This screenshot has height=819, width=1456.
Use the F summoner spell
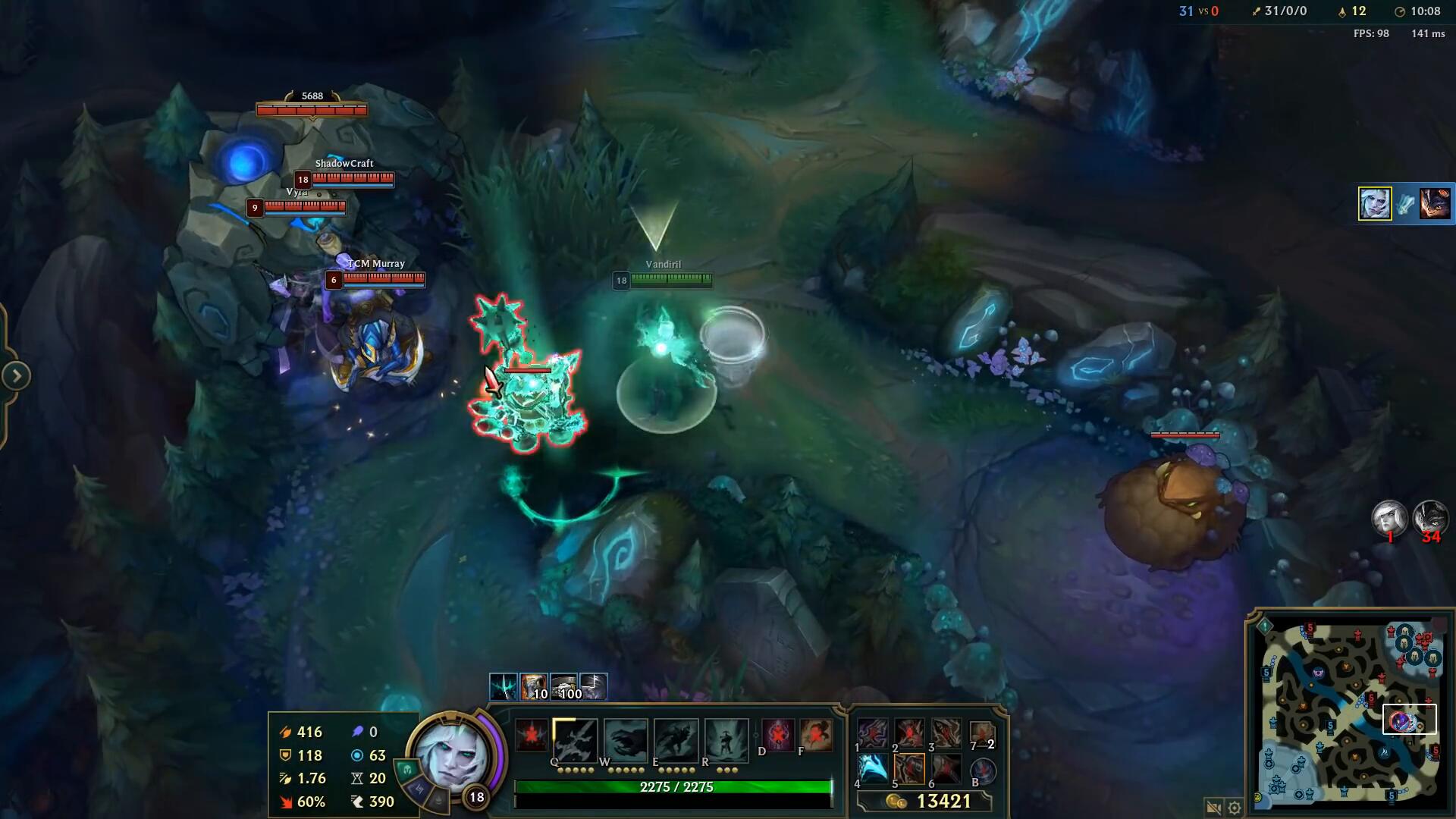(816, 734)
